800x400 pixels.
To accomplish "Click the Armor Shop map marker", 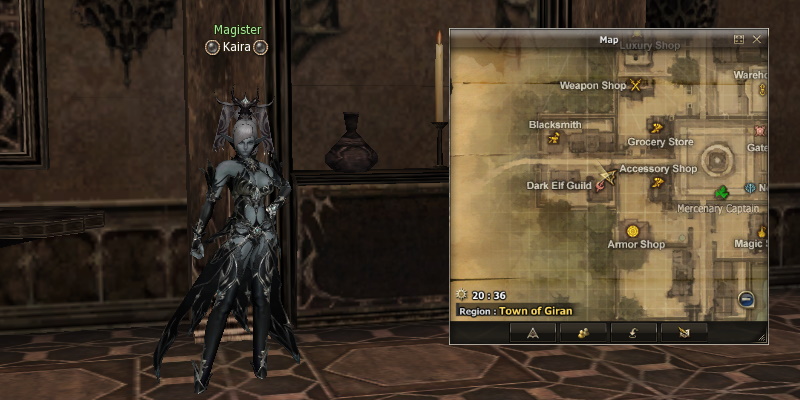I will click(634, 231).
